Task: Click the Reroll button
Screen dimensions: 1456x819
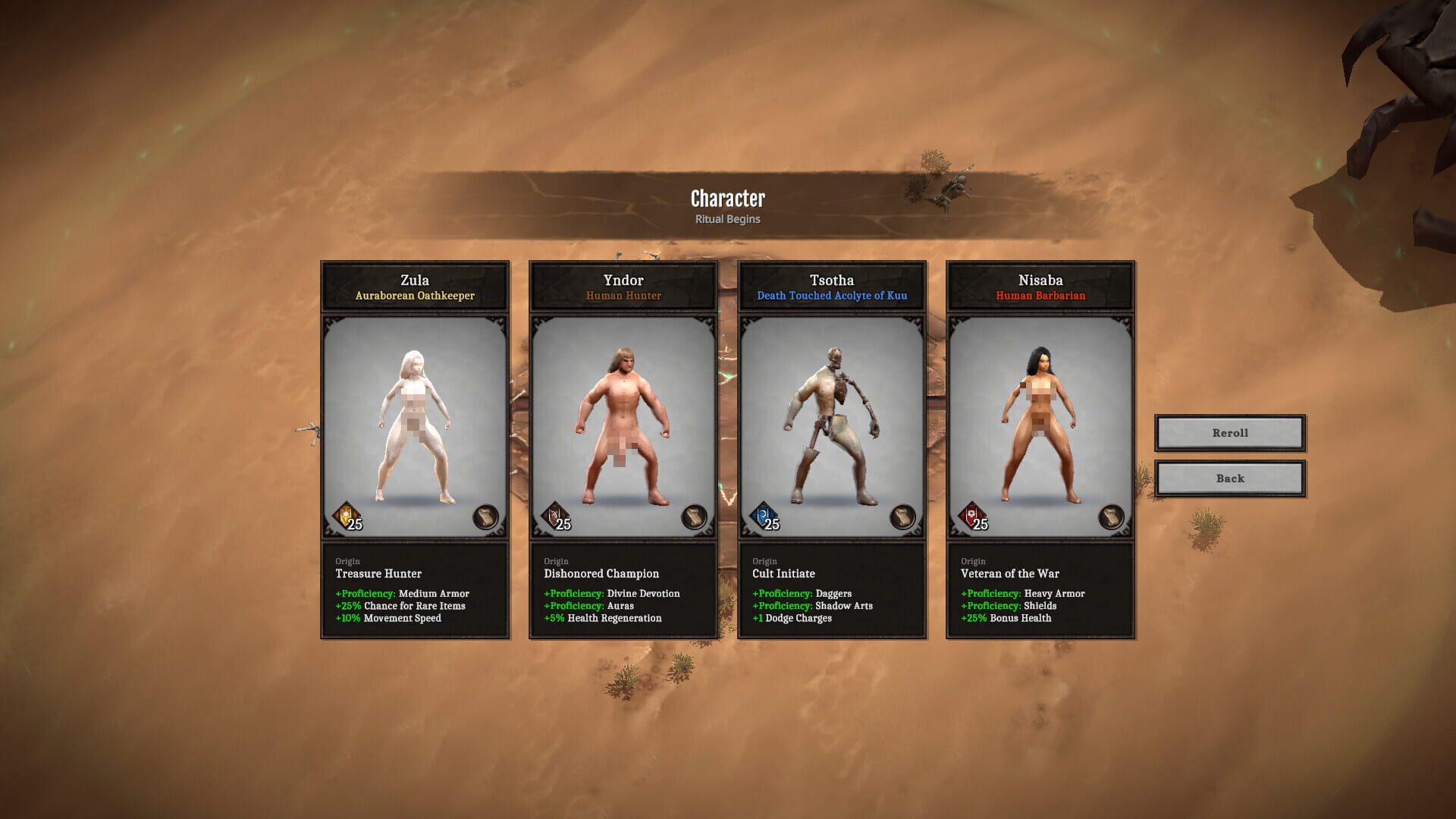Action: tap(1228, 432)
